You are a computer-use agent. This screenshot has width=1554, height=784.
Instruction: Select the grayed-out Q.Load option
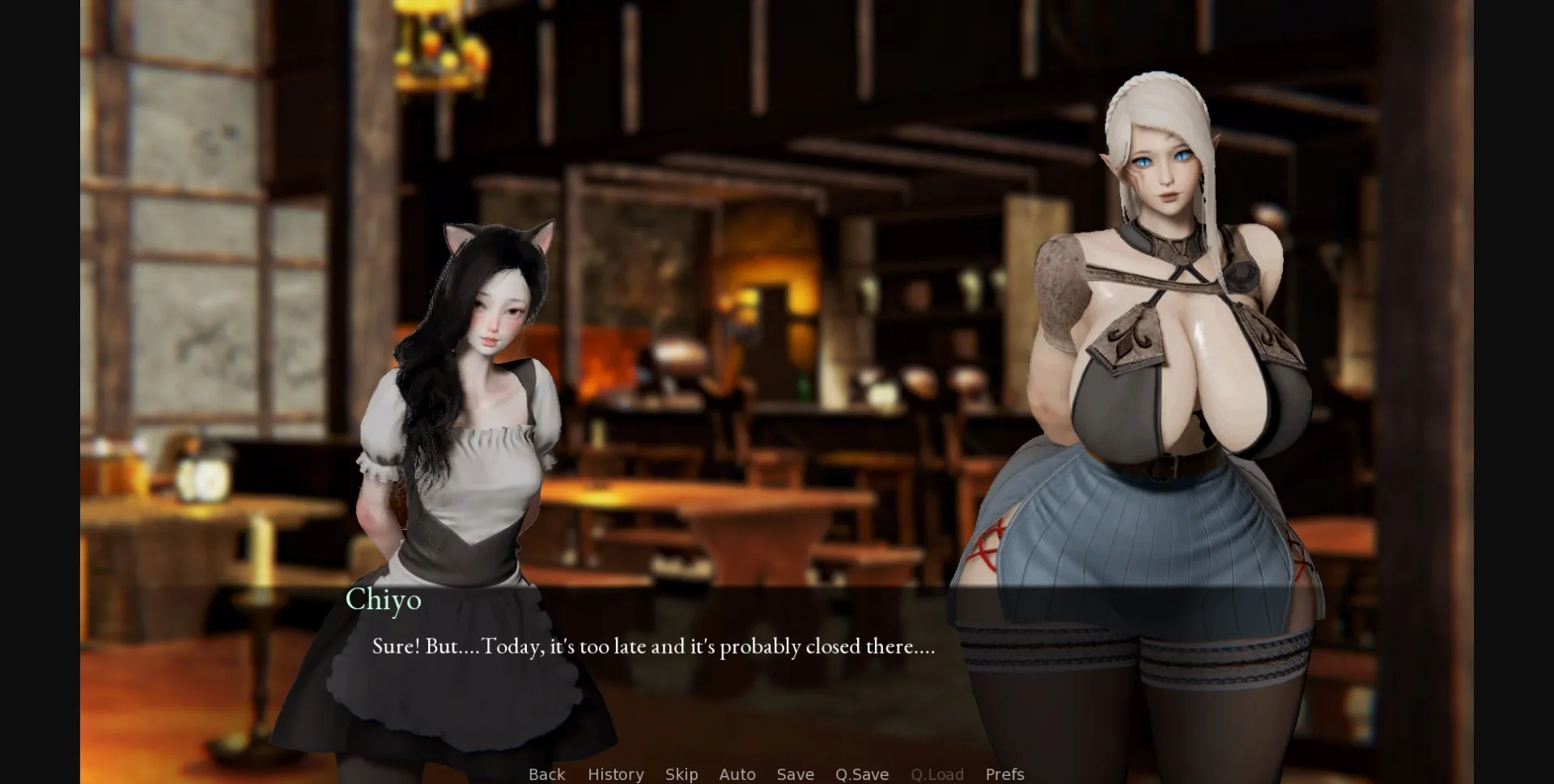click(936, 774)
